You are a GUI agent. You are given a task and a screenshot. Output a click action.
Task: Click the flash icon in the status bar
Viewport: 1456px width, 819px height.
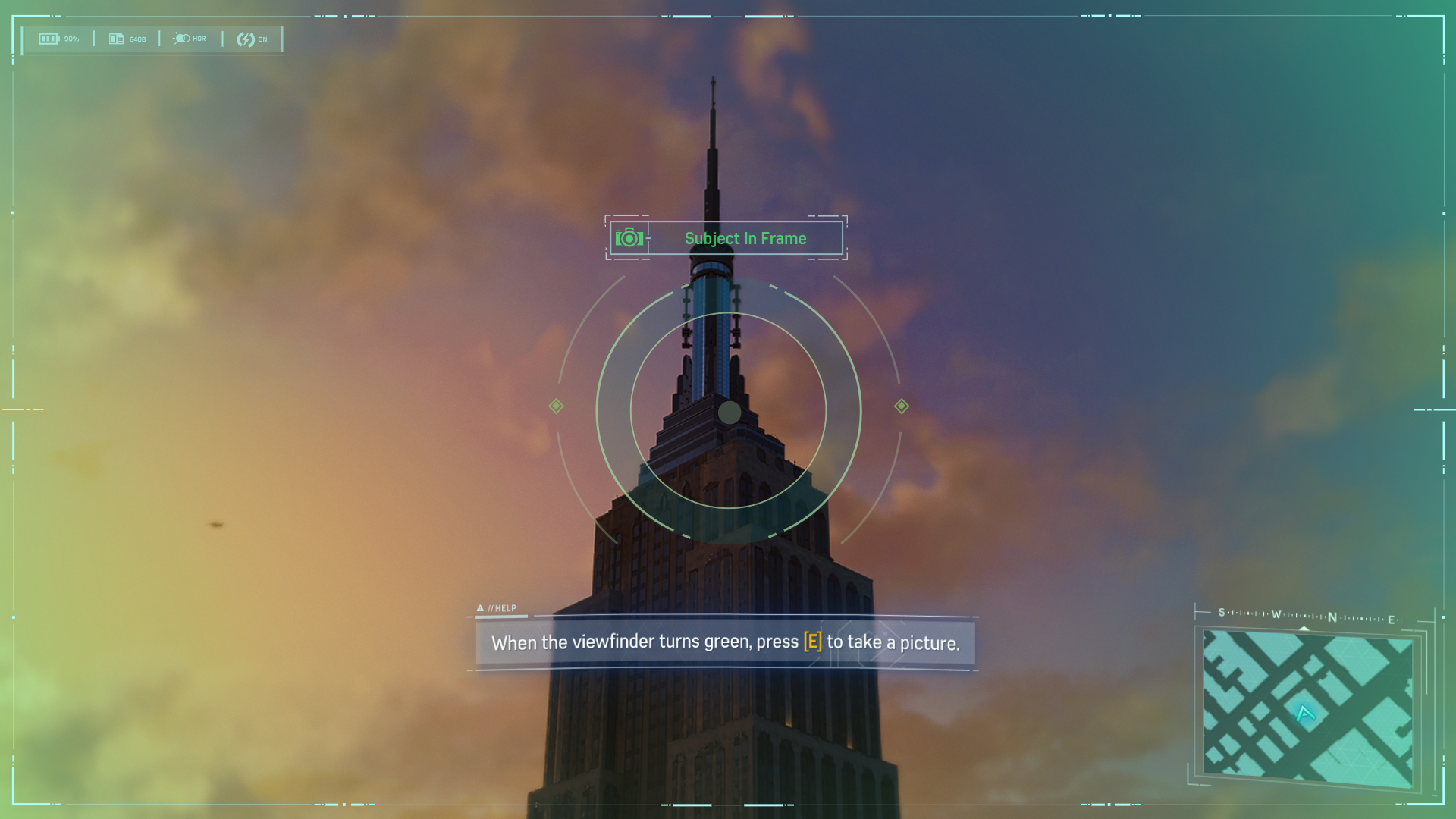pyautogui.click(x=246, y=37)
